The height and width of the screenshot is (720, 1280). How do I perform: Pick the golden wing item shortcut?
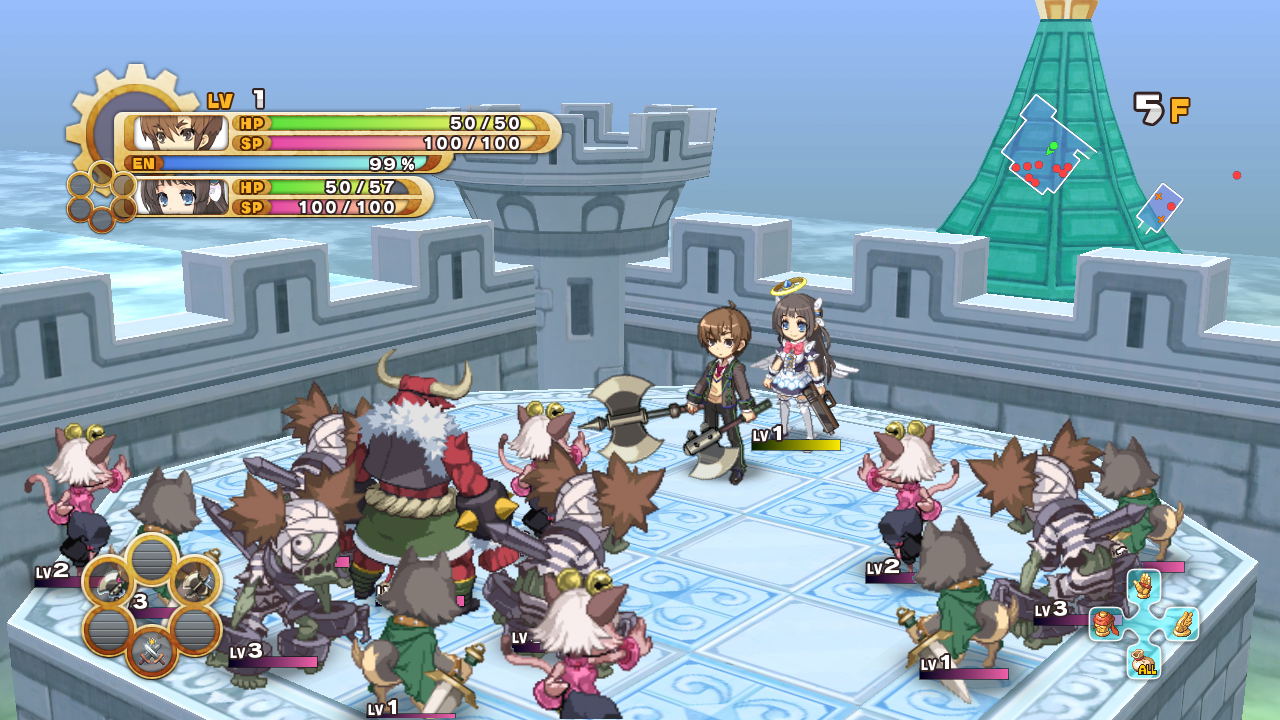[x=1181, y=624]
